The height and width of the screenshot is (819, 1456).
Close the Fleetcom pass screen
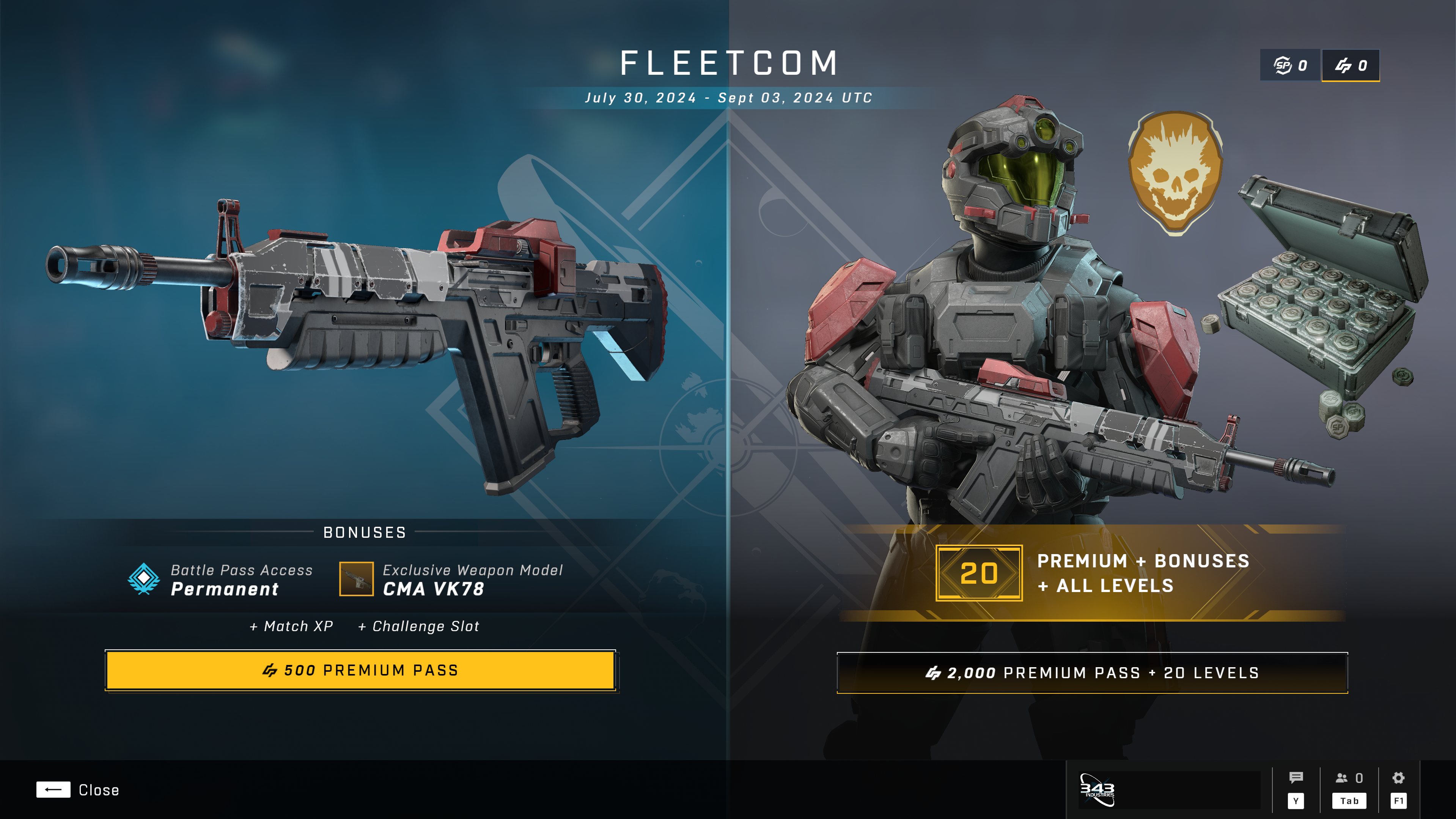tap(78, 790)
